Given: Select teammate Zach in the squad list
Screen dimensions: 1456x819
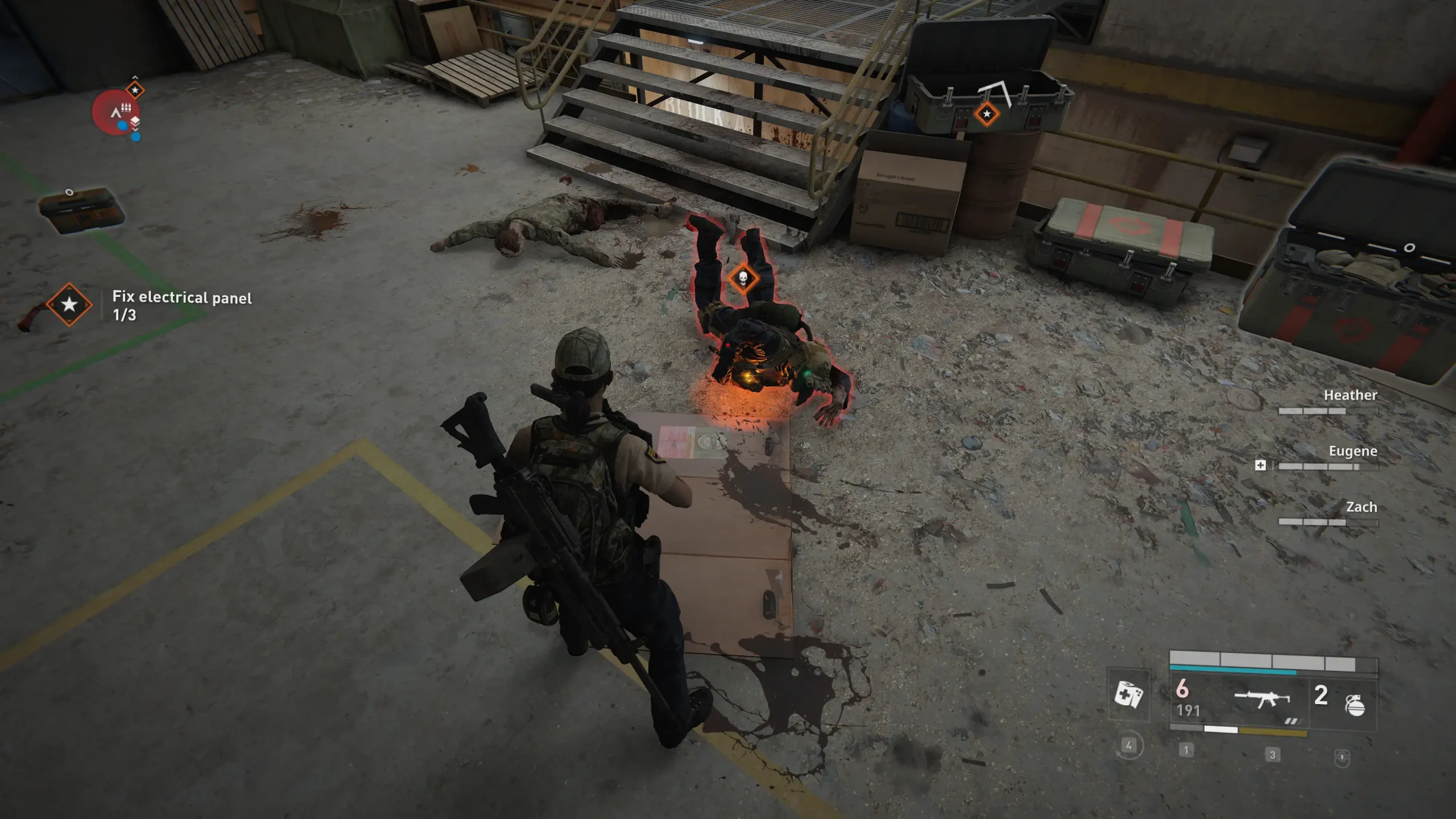Looking at the screenshot, I should pos(1361,507).
